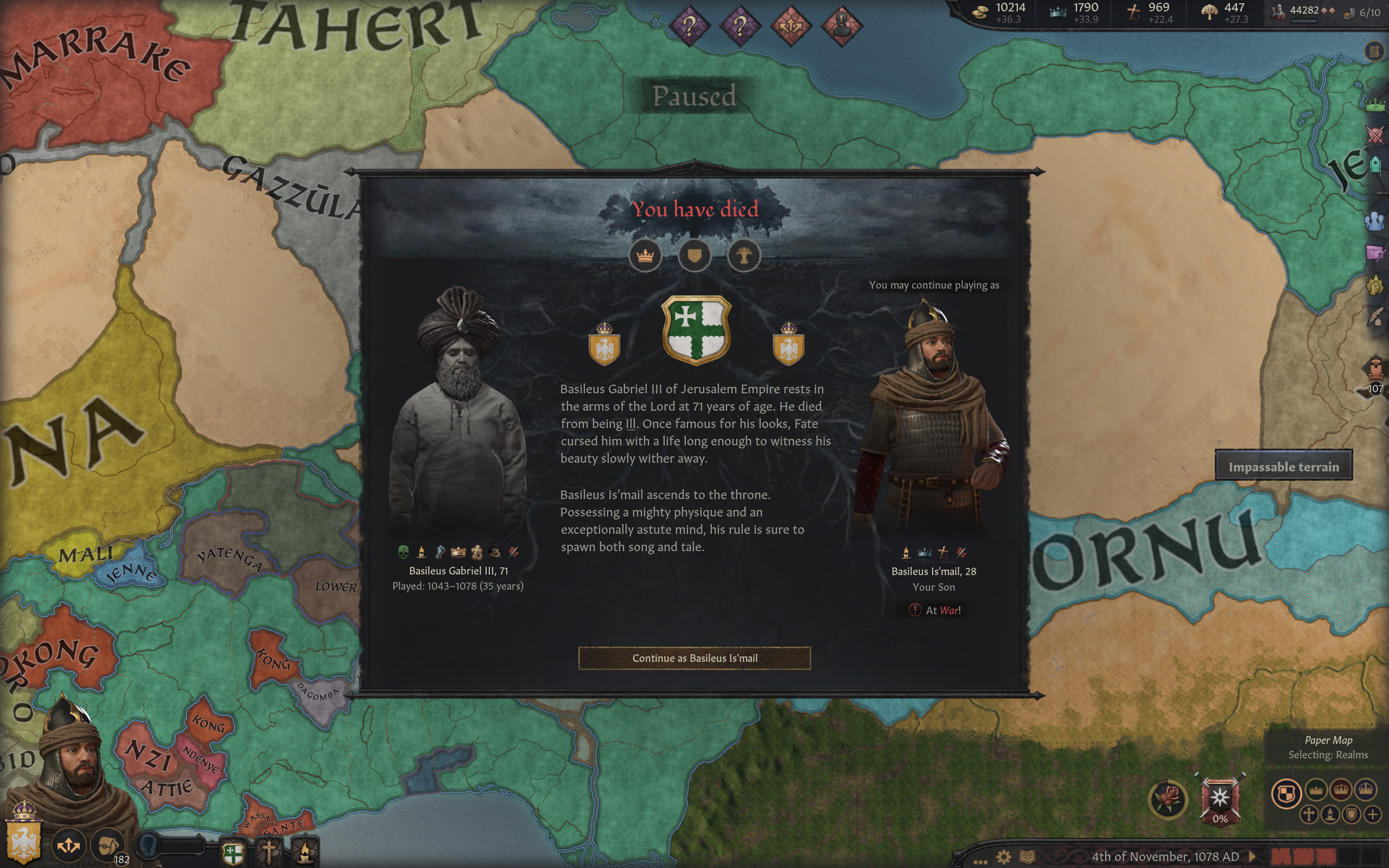Open the inventory bag button
Screen dimensions: 1389x868
point(107,845)
